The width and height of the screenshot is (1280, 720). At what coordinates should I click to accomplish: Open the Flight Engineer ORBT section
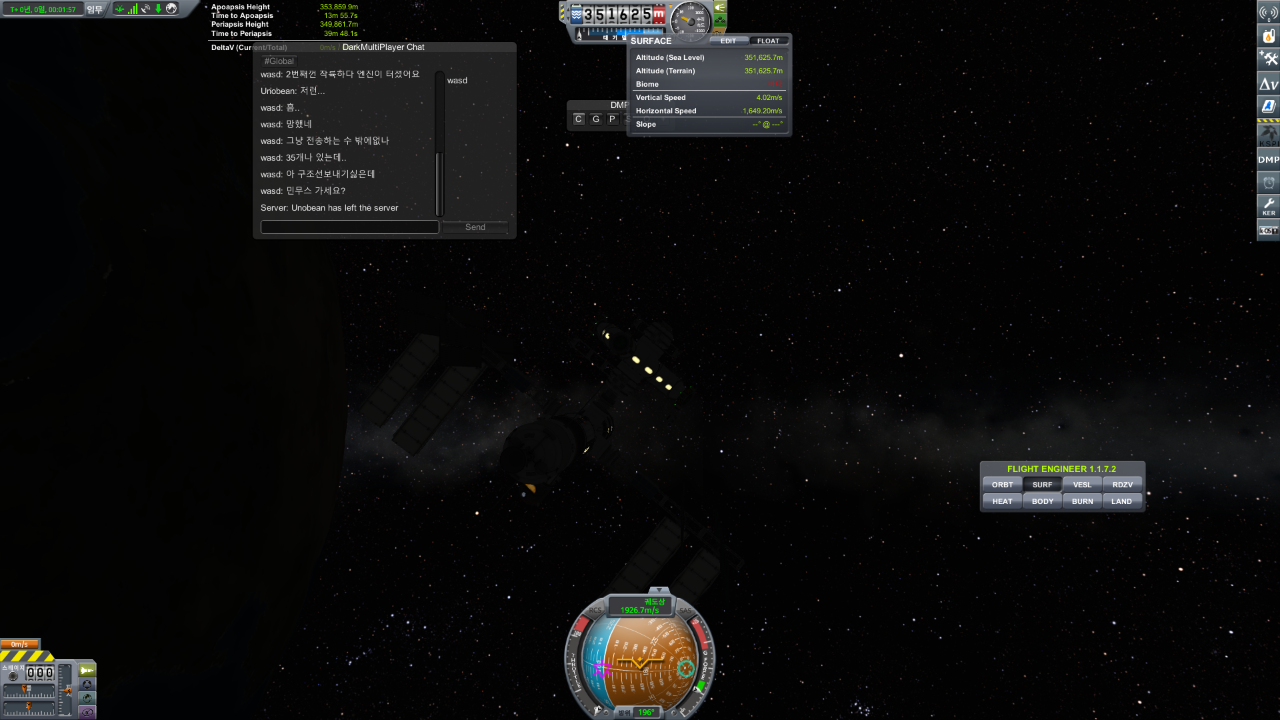tap(1002, 485)
